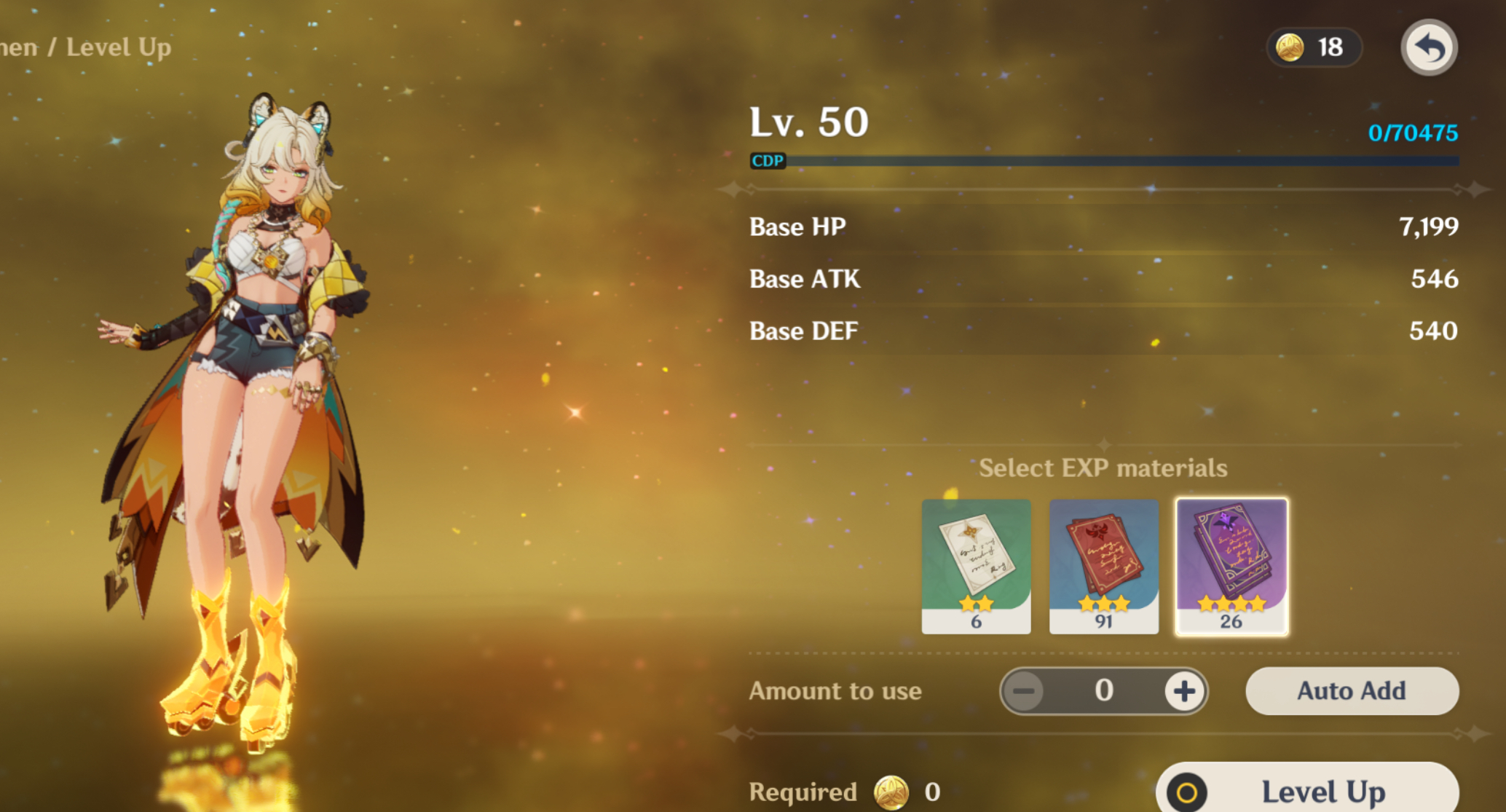Screen dimensions: 1506x812
Task: Click the CDP badge on the EXP bar
Action: pos(768,162)
